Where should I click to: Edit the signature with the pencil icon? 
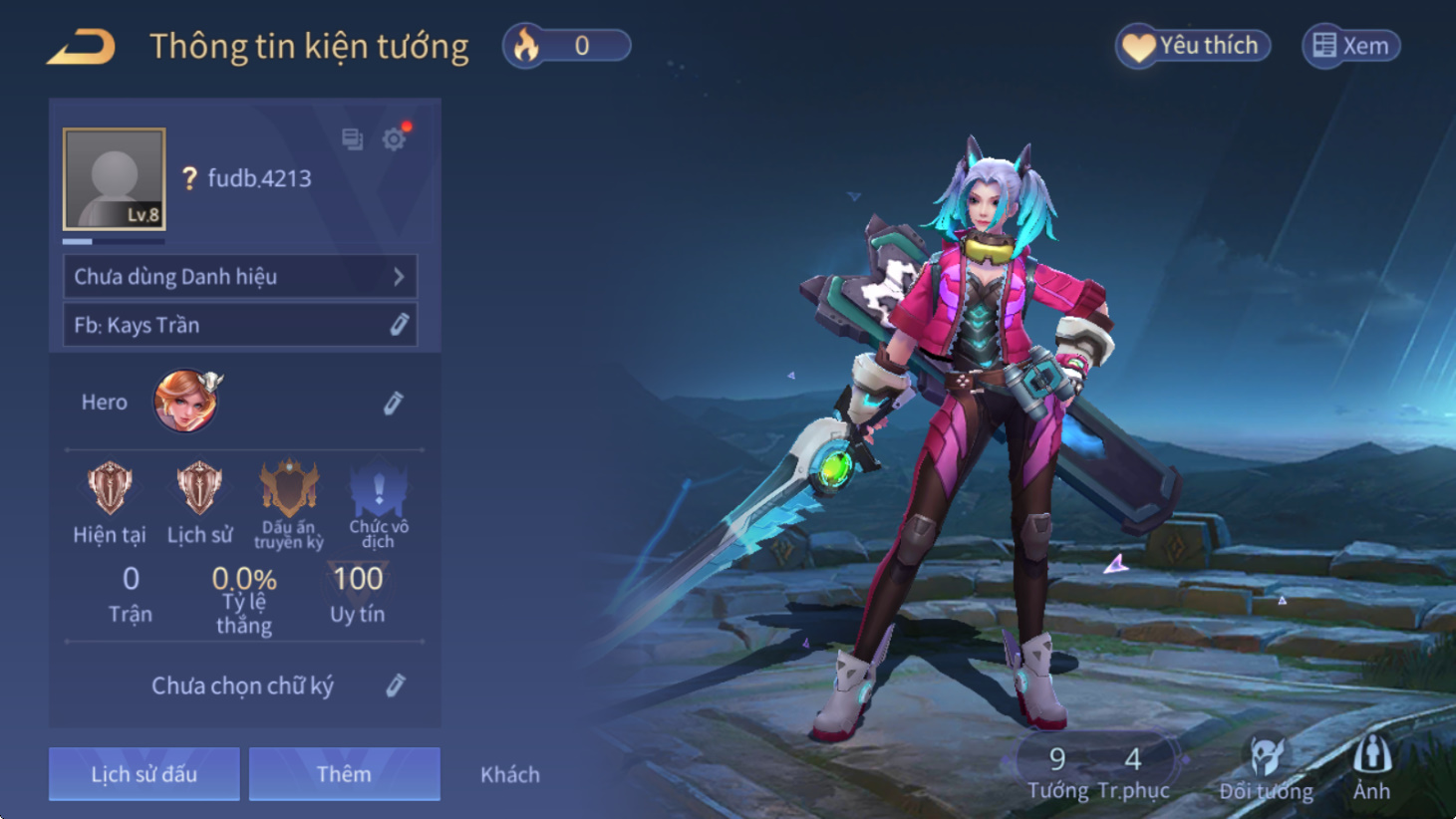click(x=396, y=685)
